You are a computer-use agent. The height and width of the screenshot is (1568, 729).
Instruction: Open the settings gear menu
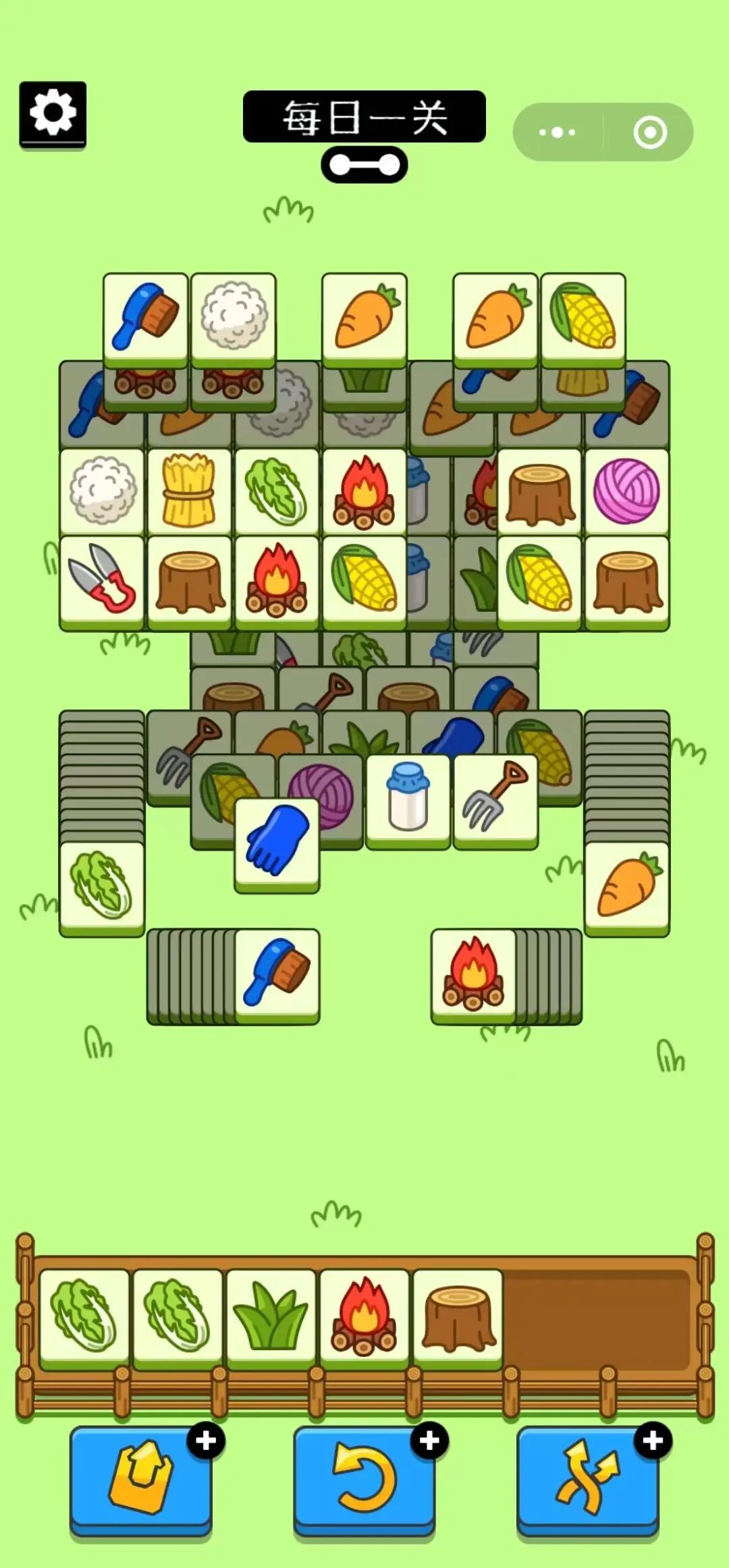(x=53, y=113)
